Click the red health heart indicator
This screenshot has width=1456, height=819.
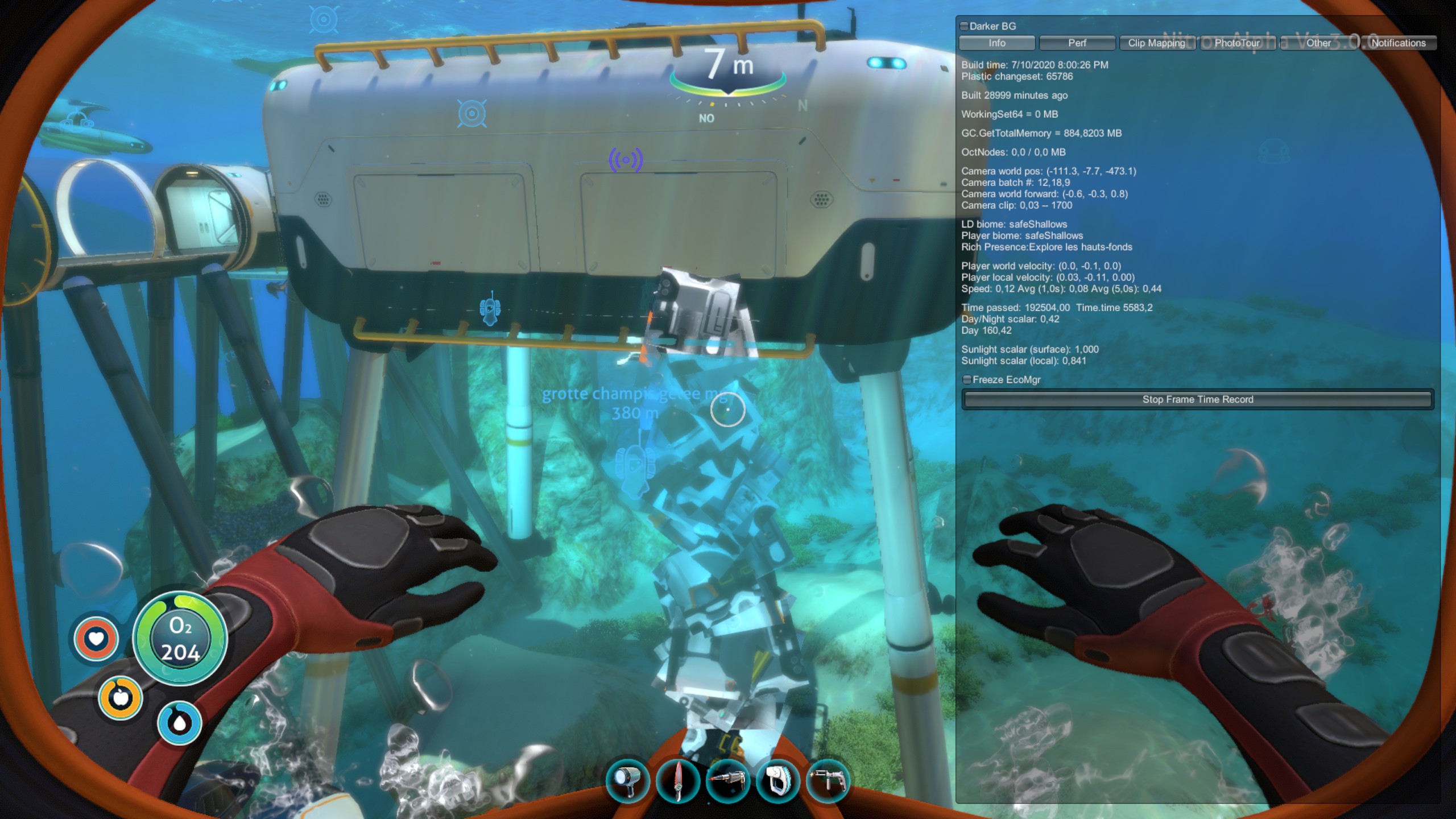click(96, 639)
